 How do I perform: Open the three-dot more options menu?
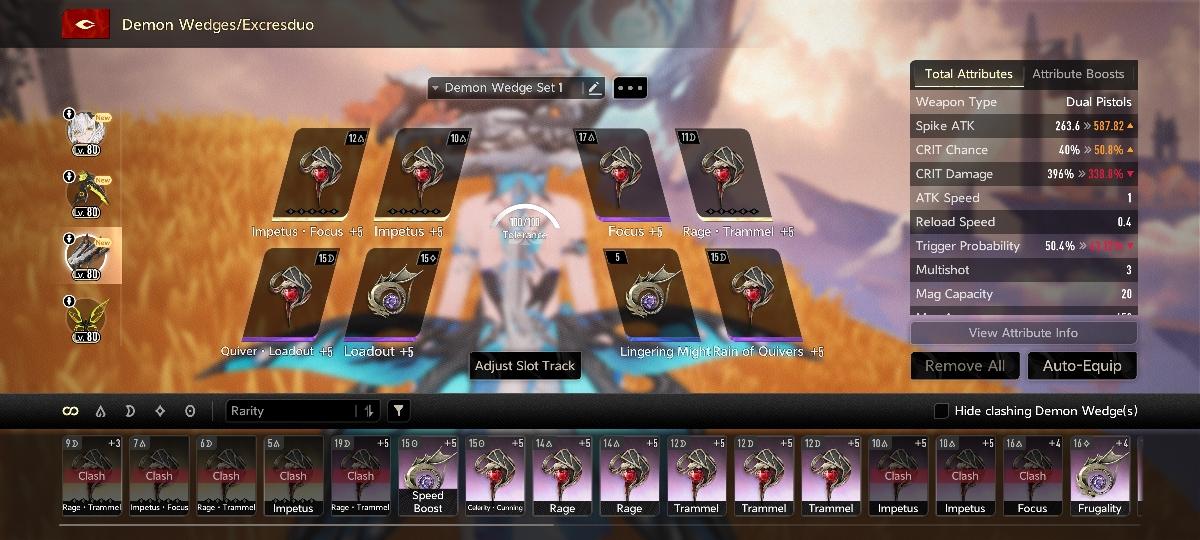[x=630, y=88]
